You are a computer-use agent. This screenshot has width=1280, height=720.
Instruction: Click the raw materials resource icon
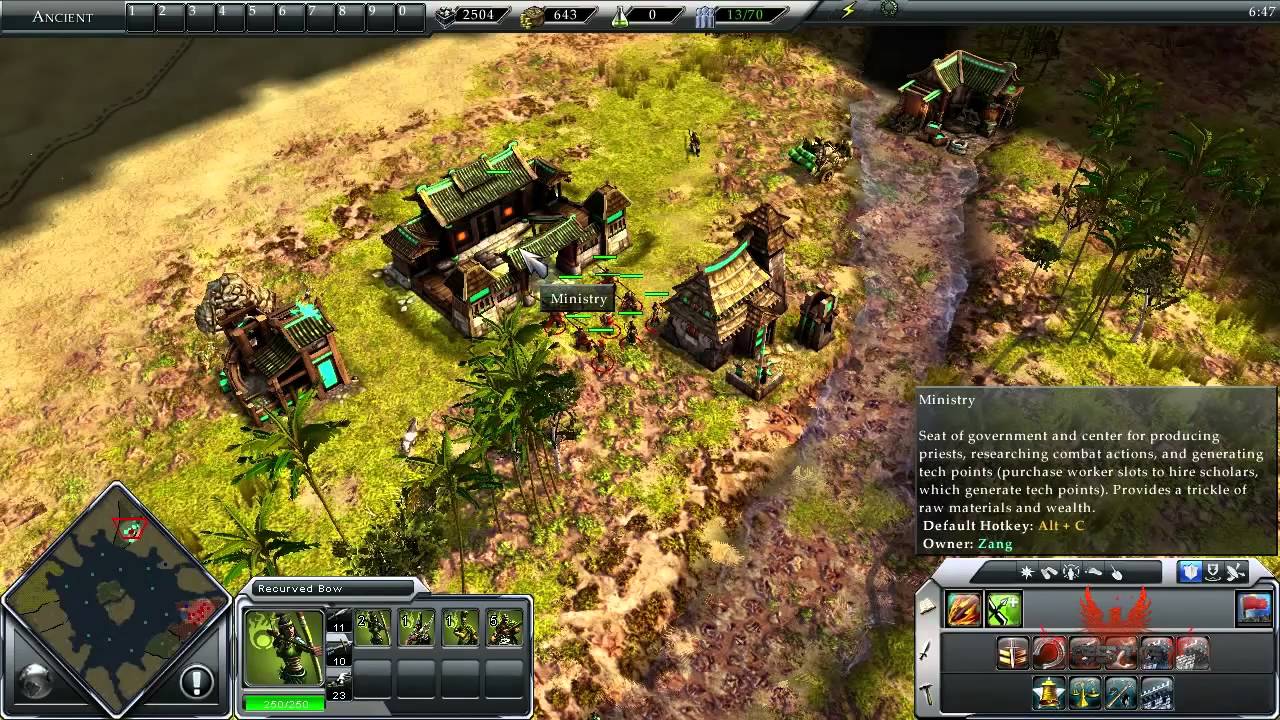pyautogui.click(x=444, y=16)
